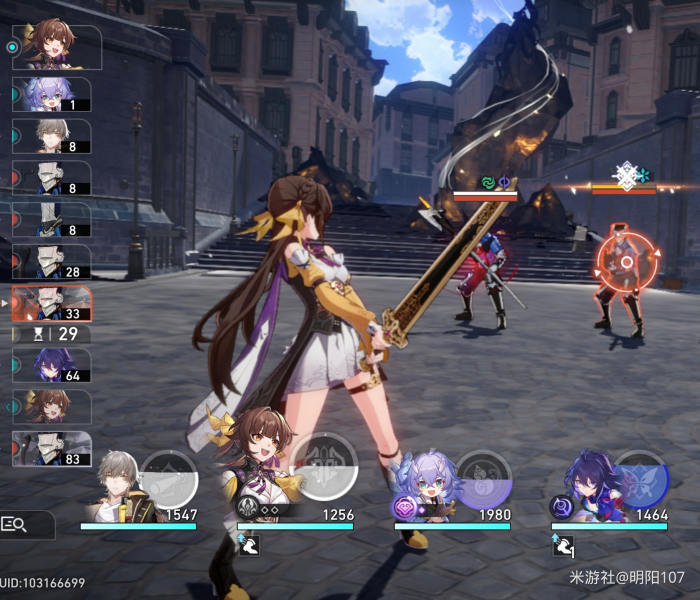
Task: Select the enemy turn entry marked 83
Action: coord(52,449)
